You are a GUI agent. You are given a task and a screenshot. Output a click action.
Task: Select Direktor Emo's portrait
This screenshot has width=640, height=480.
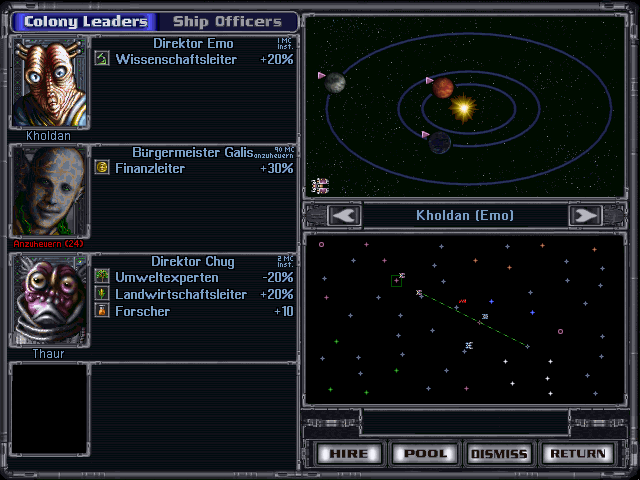[49, 82]
